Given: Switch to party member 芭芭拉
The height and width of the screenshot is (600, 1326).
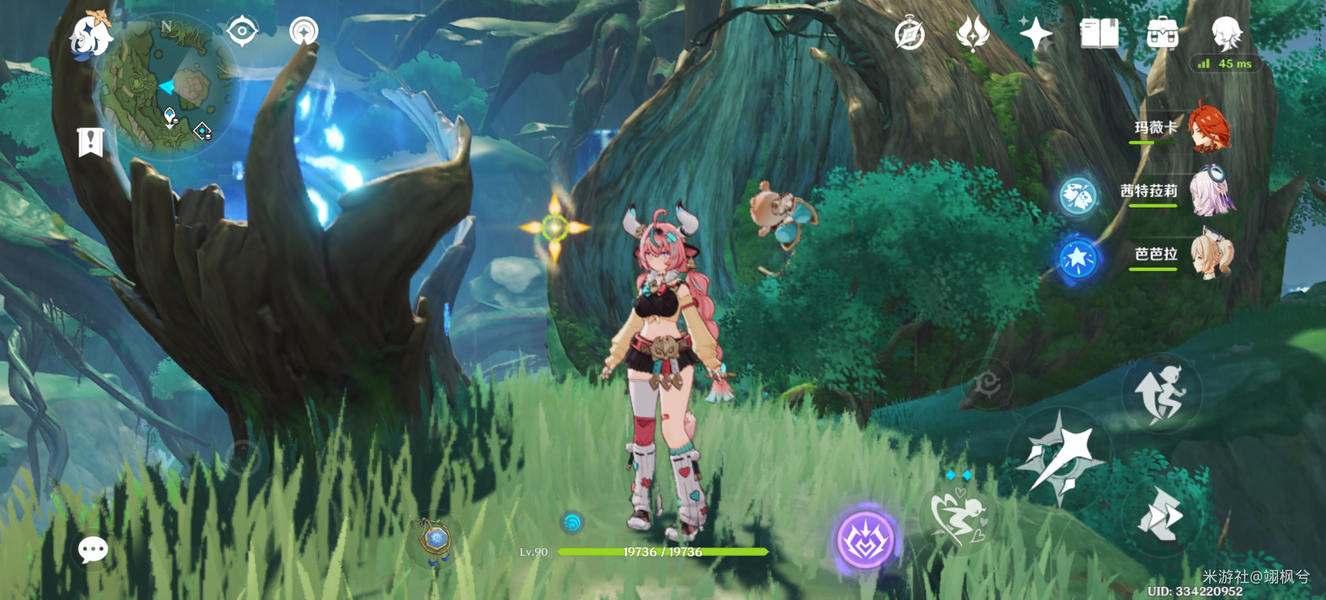Looking at the screenshot, I should tap(1211, 255).
